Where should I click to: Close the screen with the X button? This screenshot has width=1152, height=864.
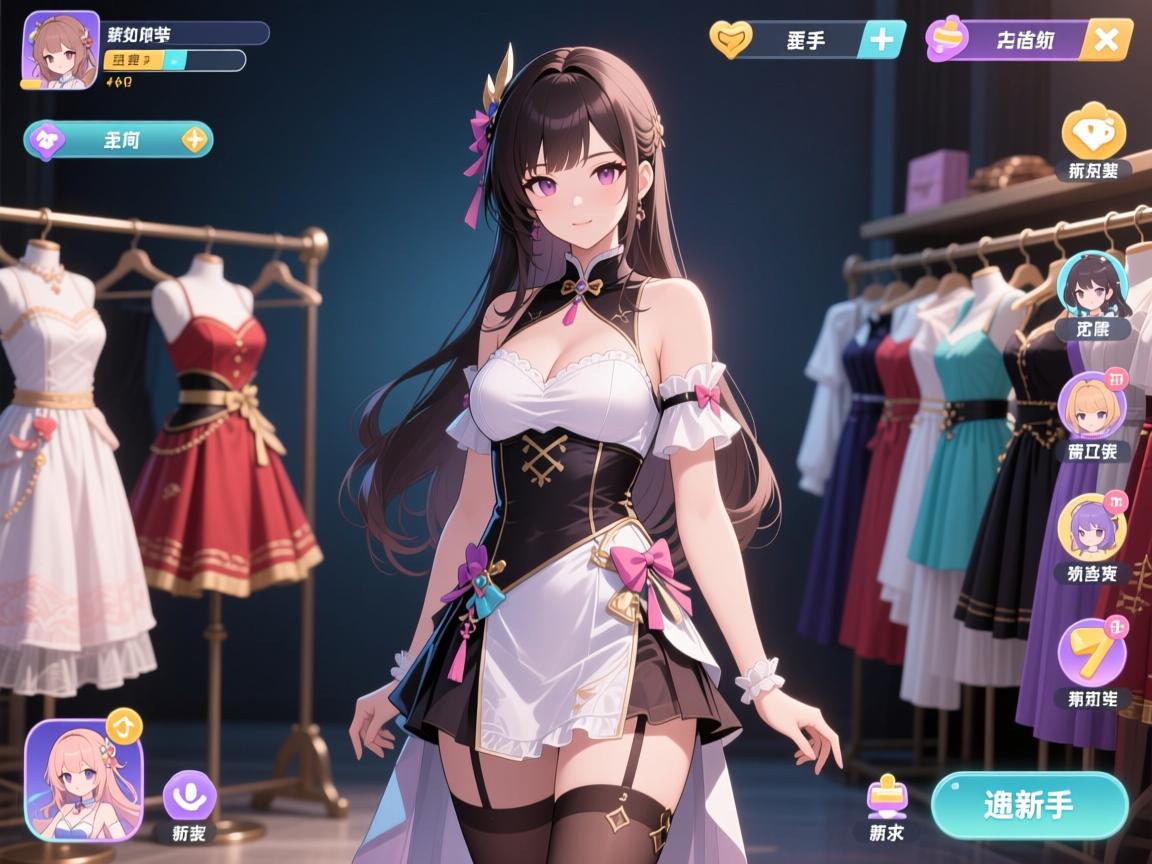[1106, 40]
